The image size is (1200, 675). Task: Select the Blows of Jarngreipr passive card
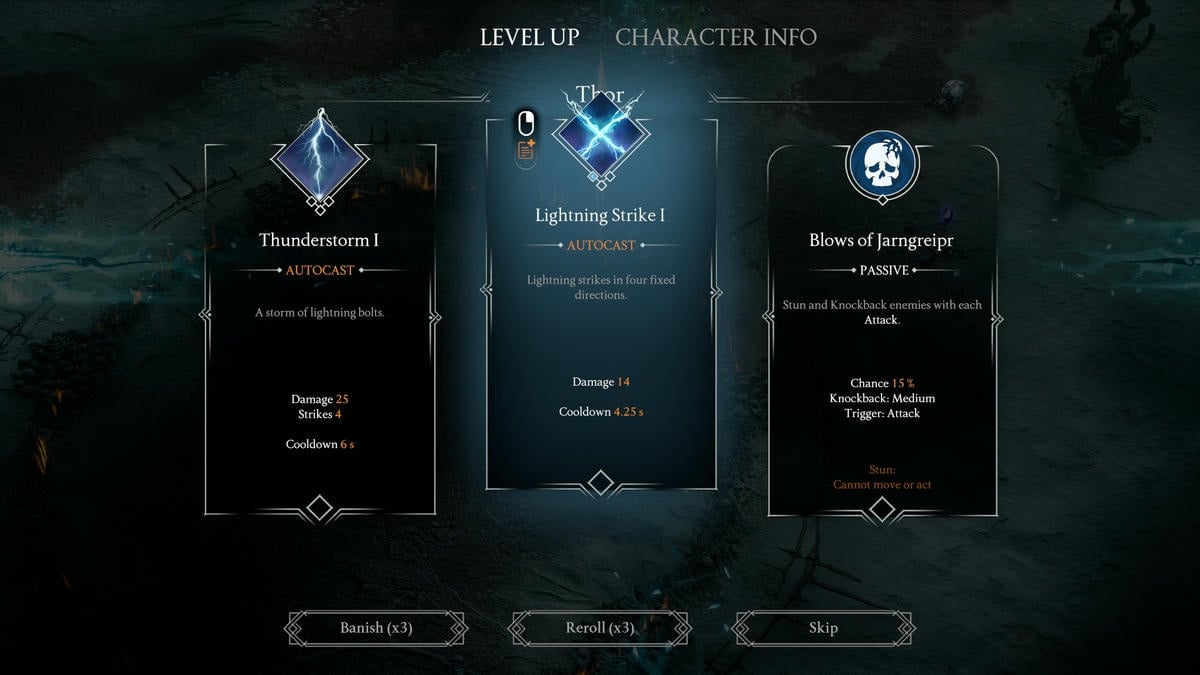(x=882, y=330)
